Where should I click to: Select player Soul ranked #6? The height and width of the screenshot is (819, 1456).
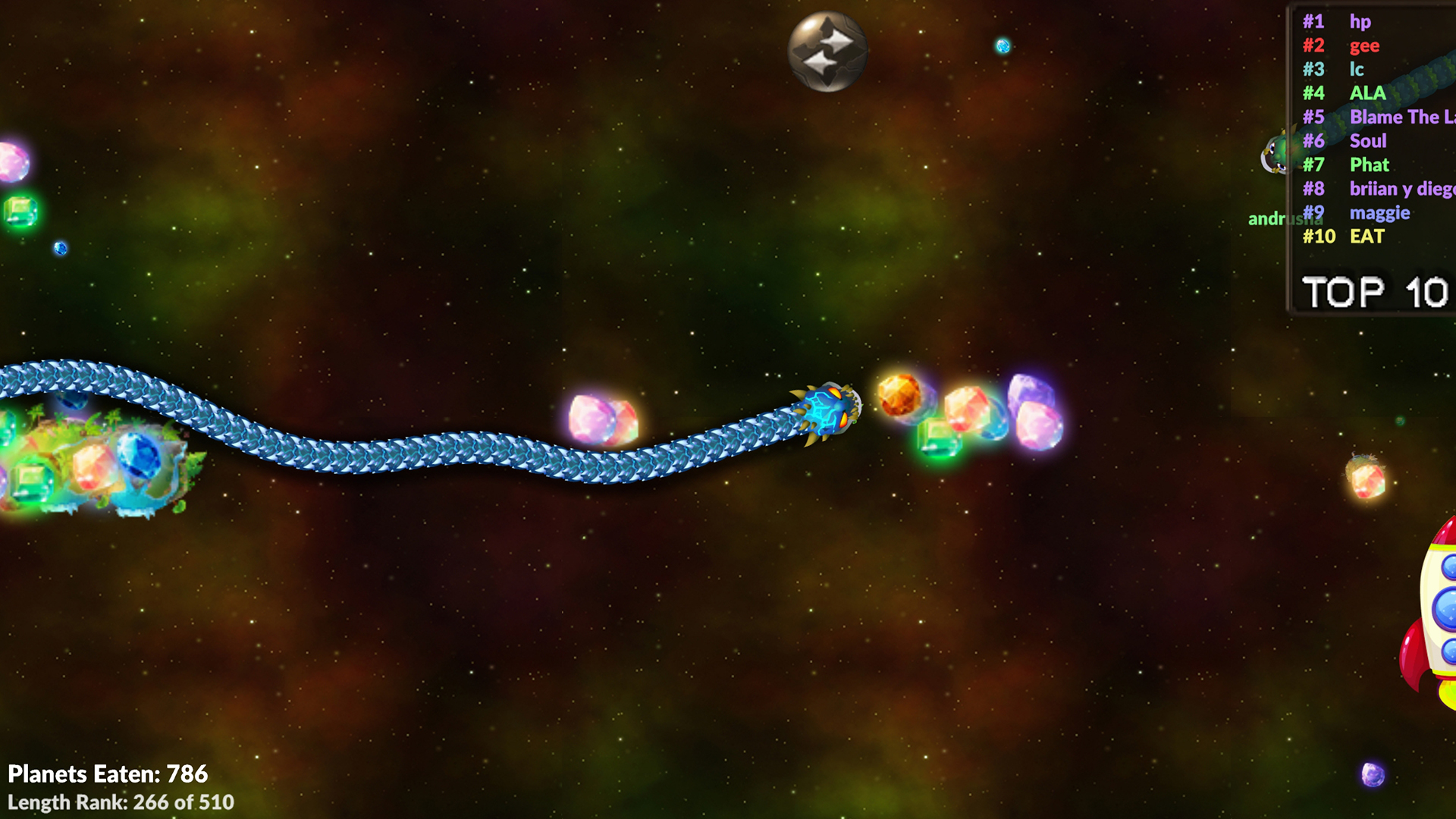click(1368, 141)
